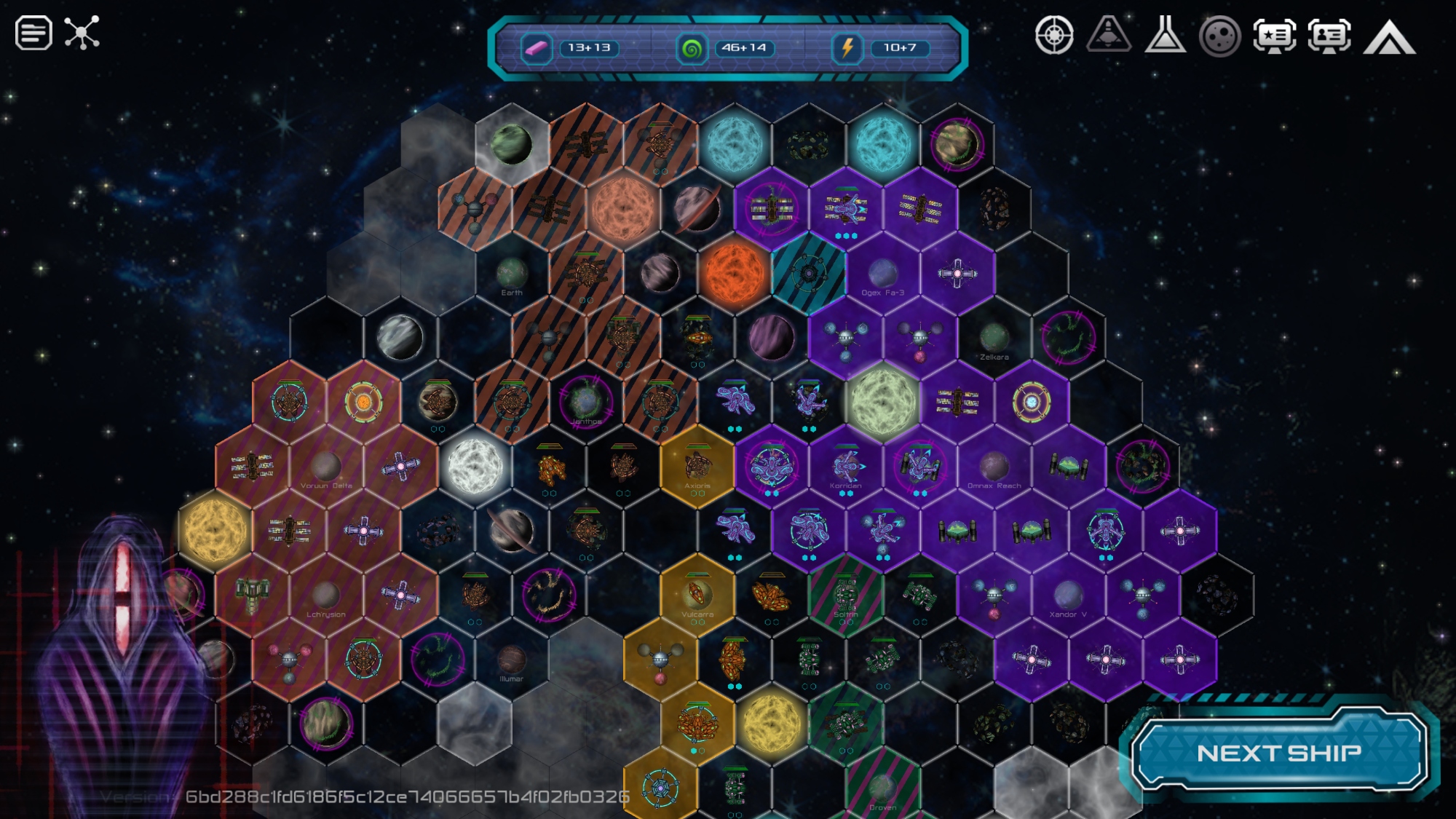
Task: Select the Voruun Delta planet tile
Action: tap(326, 467)
